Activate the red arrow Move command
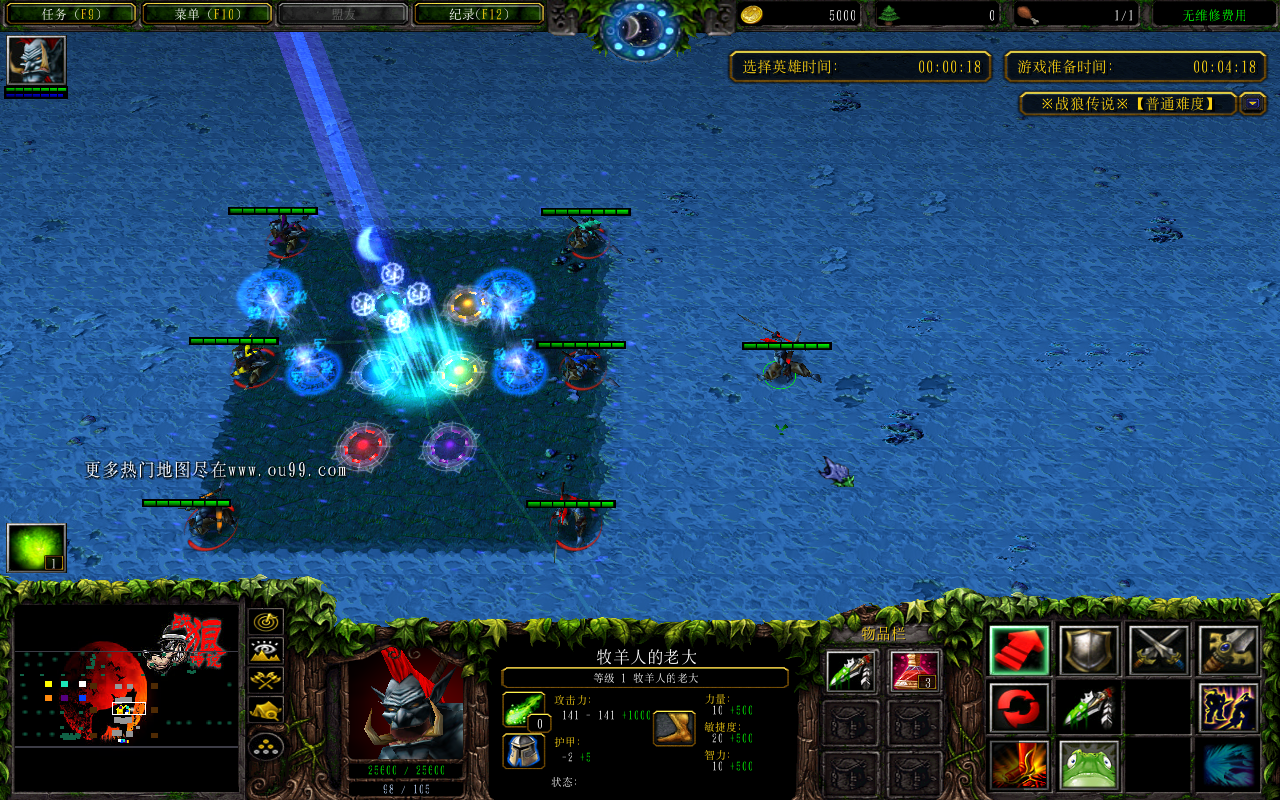This screenshot has height=800, width=1280. coord(1019,651)
